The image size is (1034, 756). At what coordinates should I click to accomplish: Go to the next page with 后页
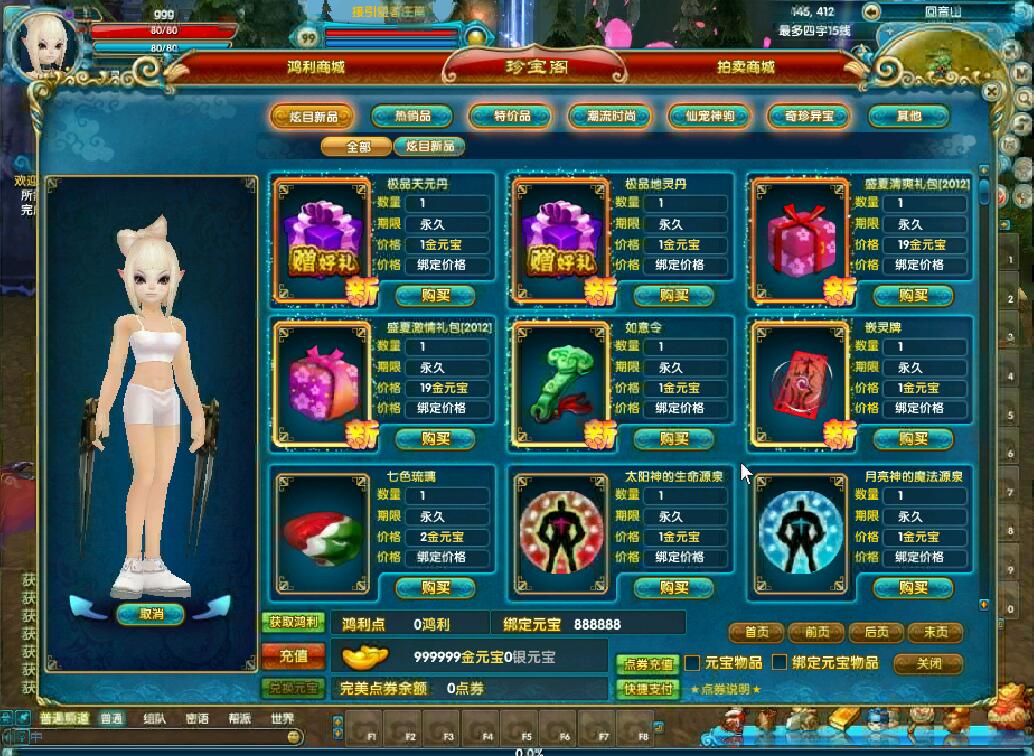coord(876,632)
